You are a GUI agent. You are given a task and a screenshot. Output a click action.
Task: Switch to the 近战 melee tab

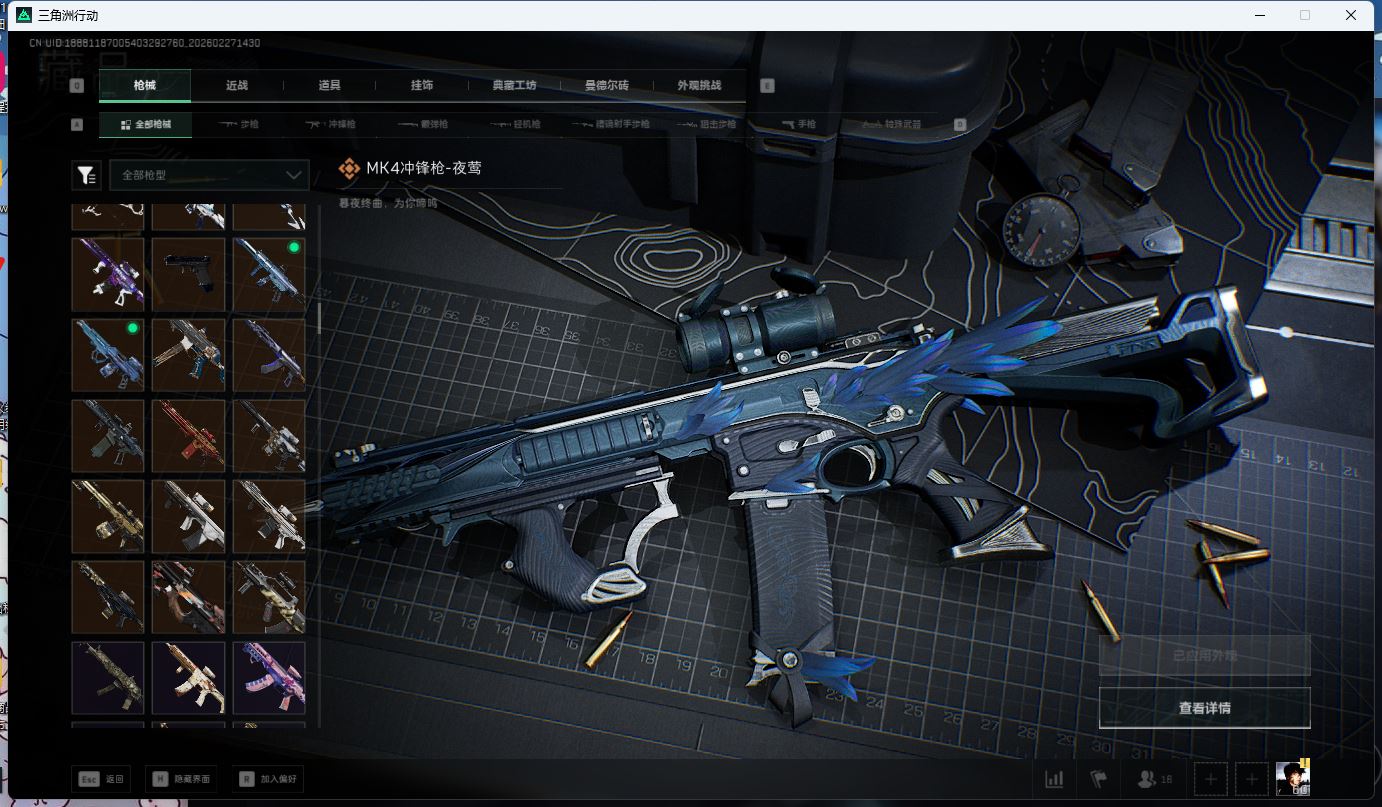tap(237, 86)
